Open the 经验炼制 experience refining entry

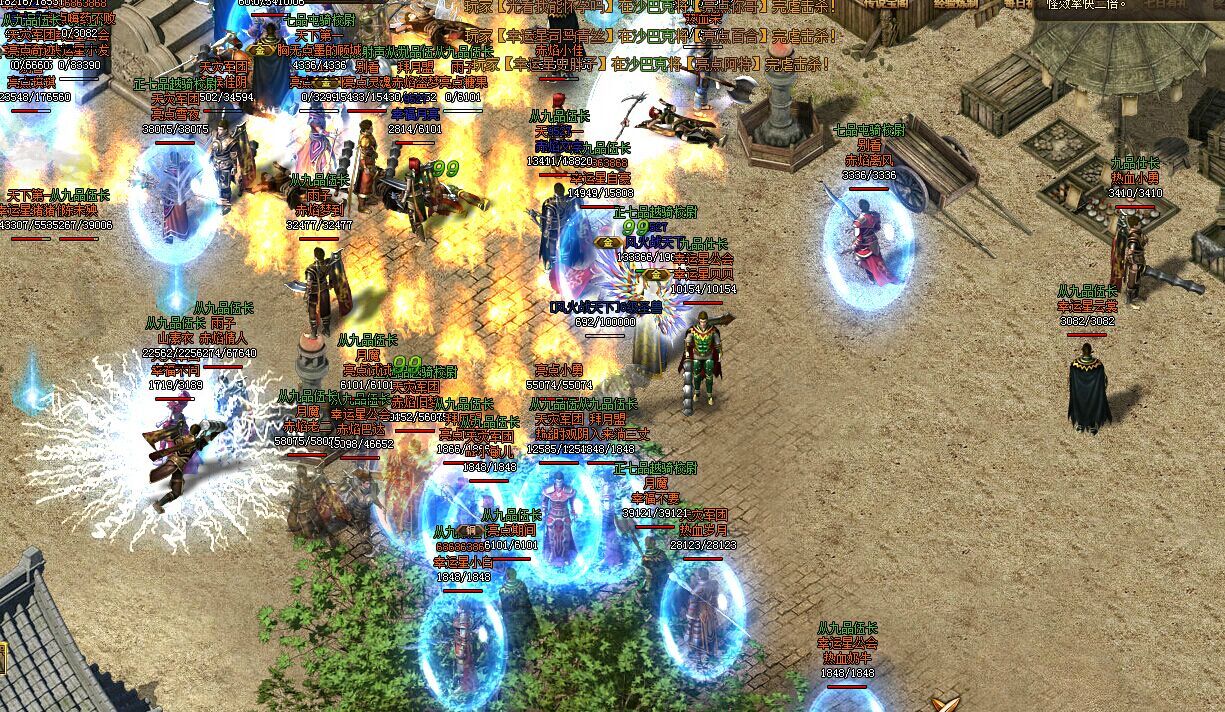(957, 4)
